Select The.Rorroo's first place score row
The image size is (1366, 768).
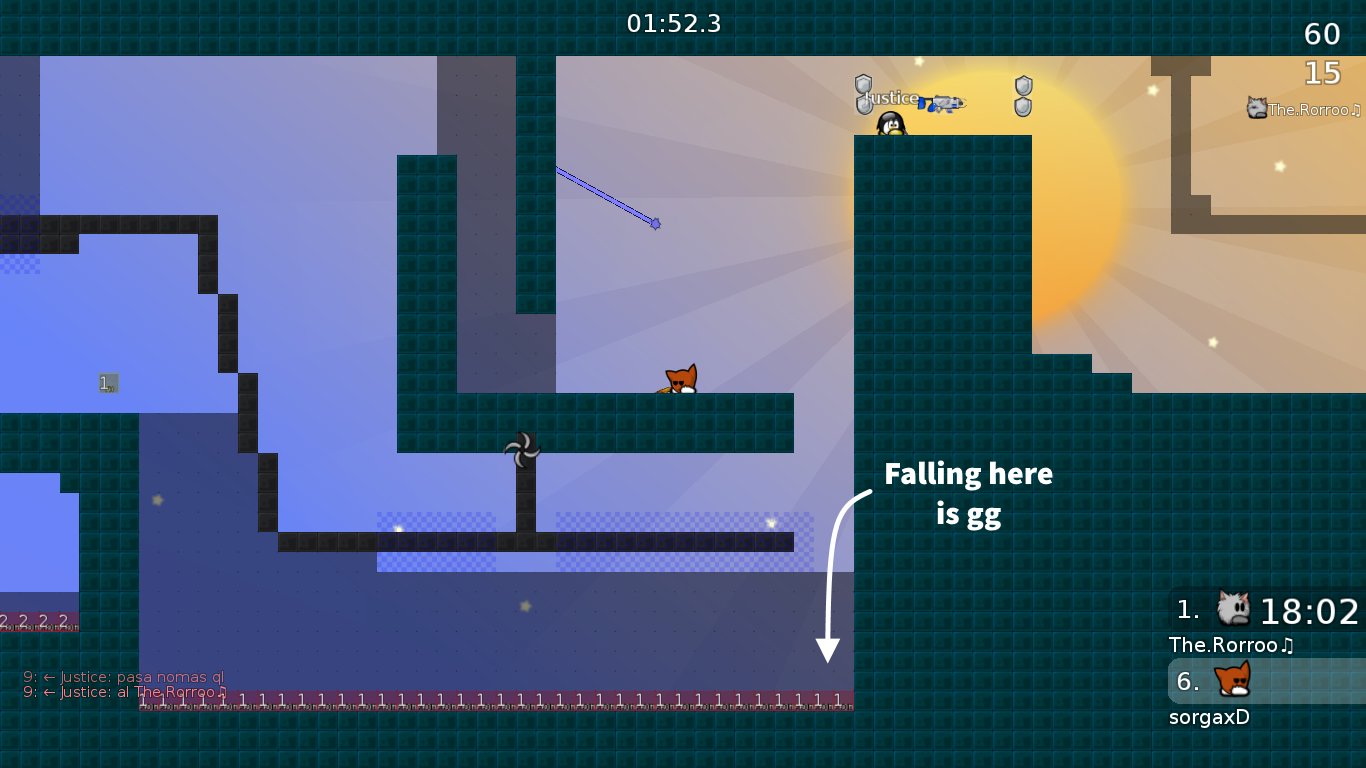coord(1266,610)
